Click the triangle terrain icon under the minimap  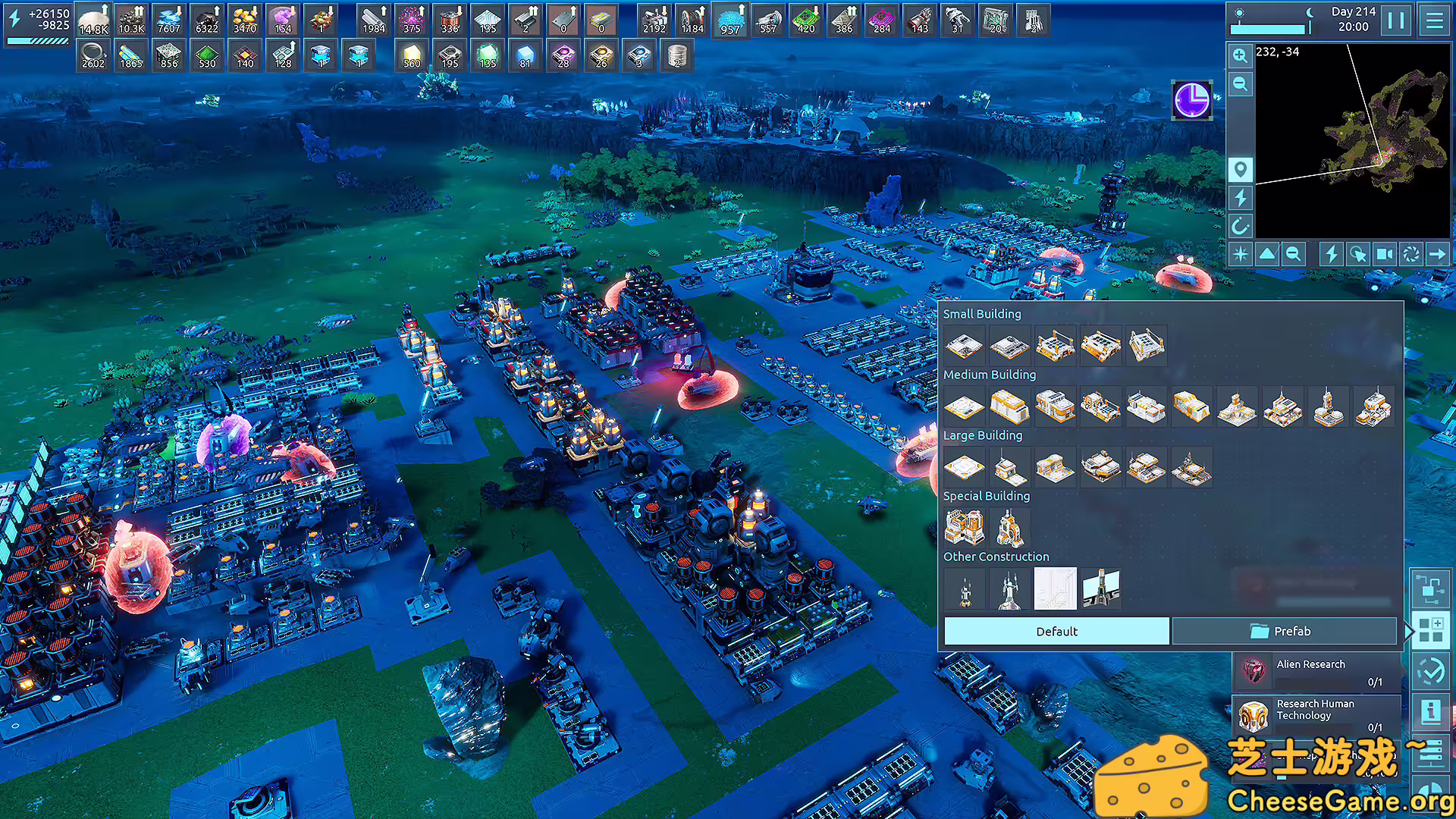pyautogui.click(x=1267, y=254)
